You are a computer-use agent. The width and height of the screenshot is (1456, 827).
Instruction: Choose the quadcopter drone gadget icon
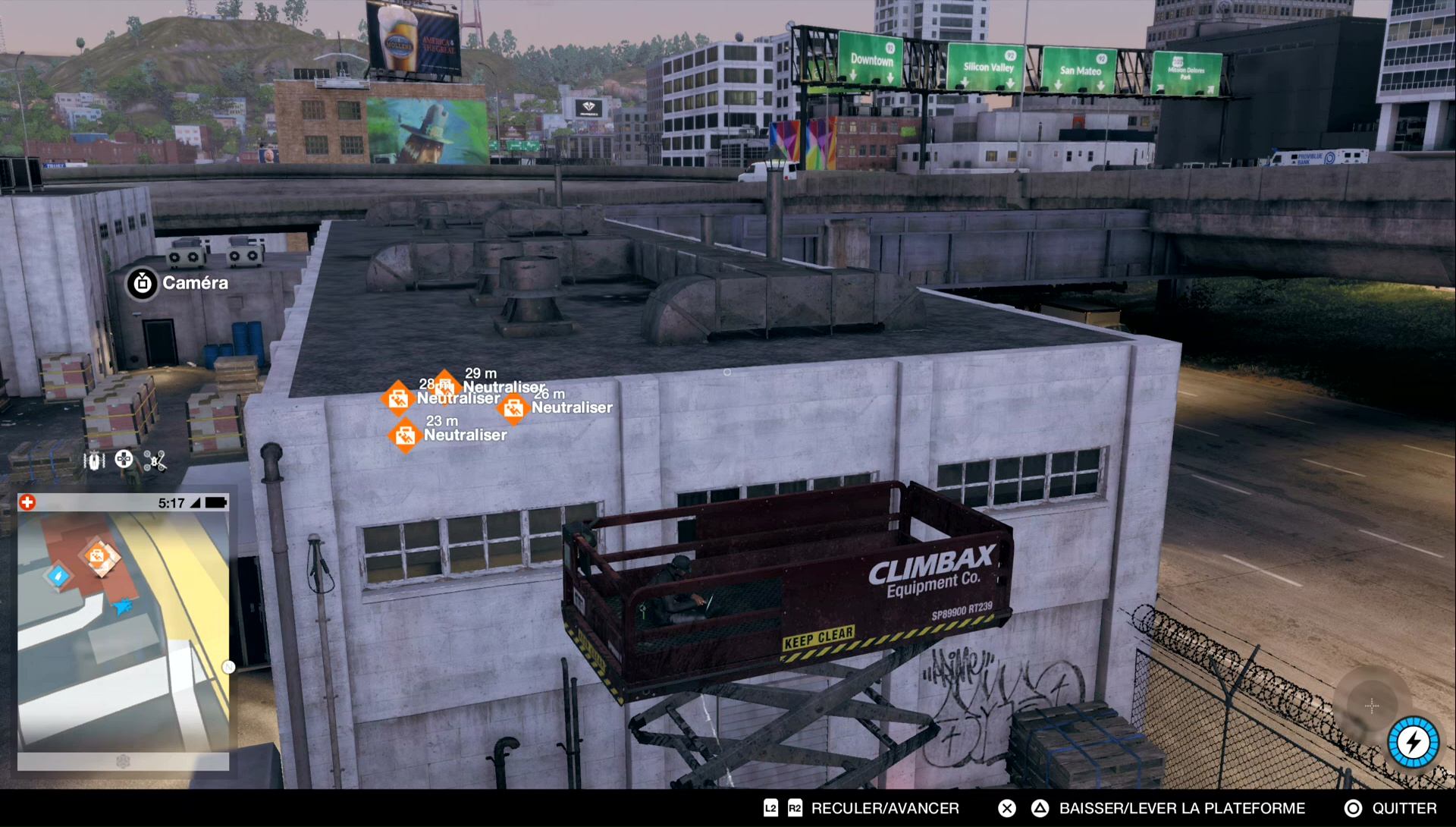click(x=155, y=461)
